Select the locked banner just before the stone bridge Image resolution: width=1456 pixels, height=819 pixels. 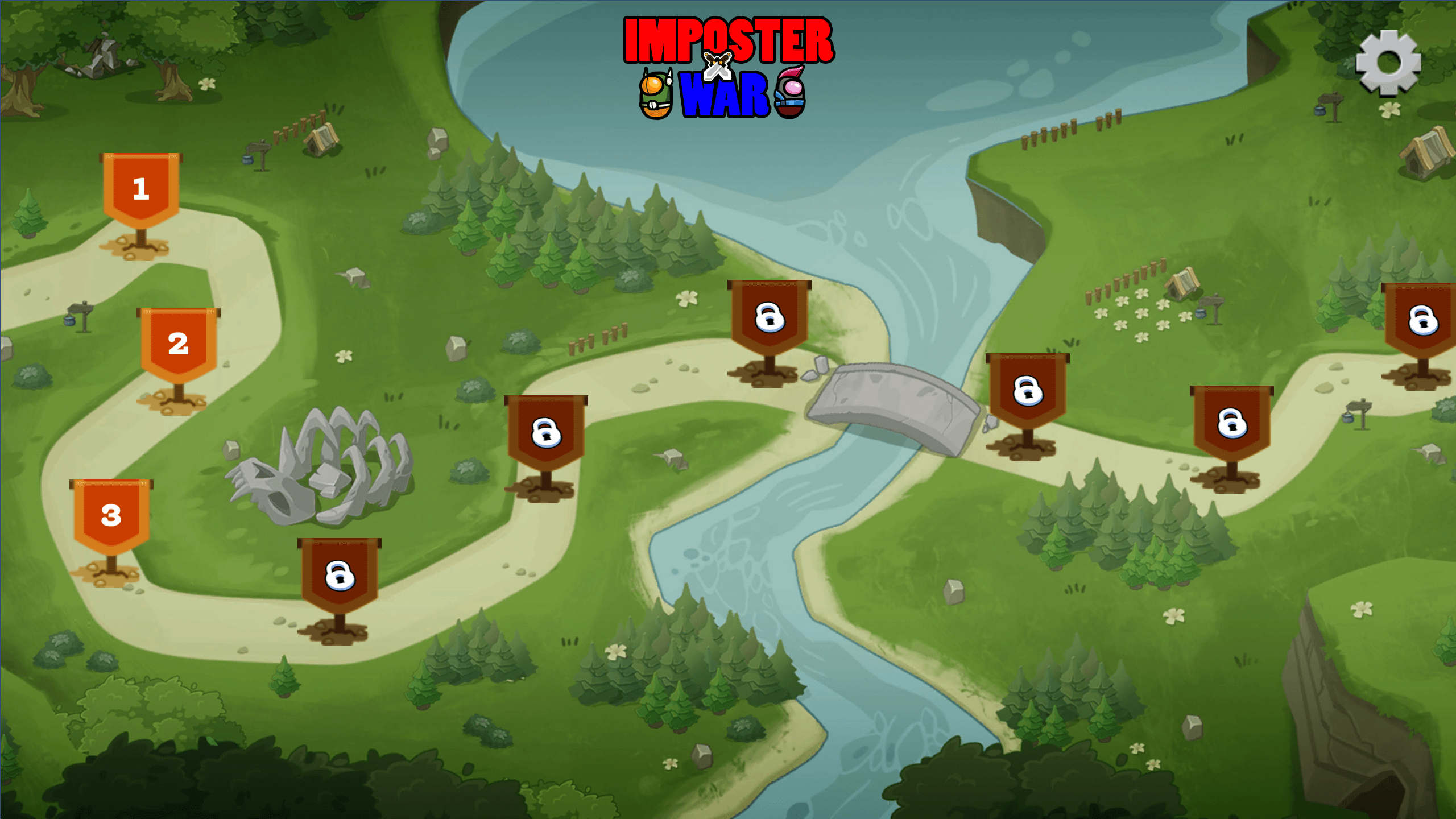[x=770, y=317]
